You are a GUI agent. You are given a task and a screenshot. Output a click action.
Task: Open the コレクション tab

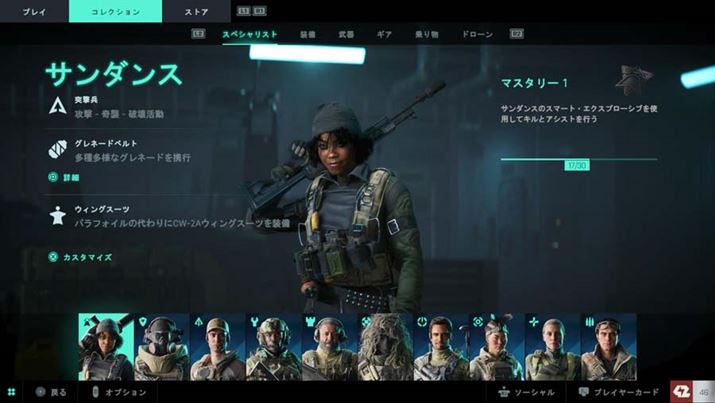tap(114, 11)
